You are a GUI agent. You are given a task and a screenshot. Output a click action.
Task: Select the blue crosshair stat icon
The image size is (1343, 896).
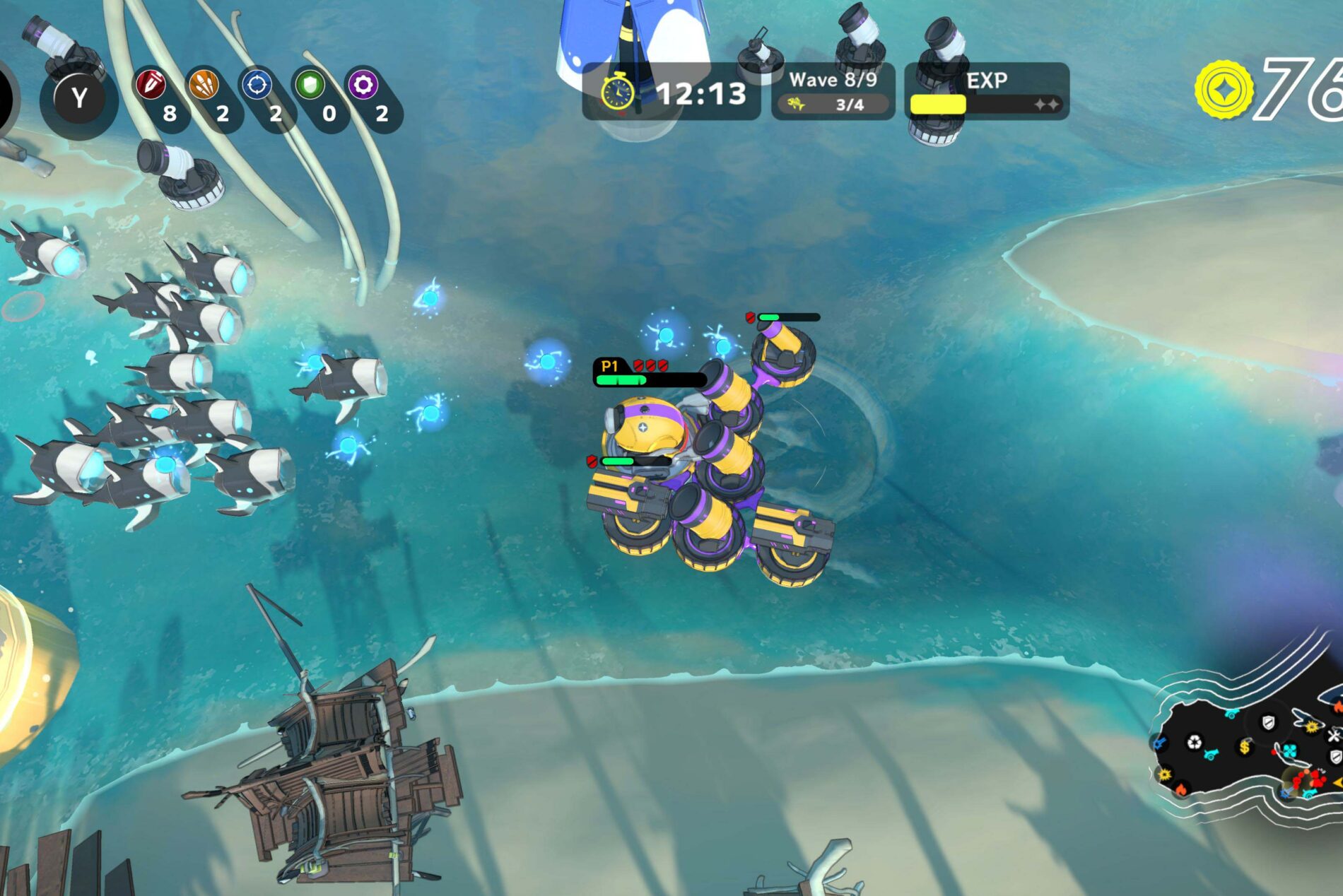[257, 86]
